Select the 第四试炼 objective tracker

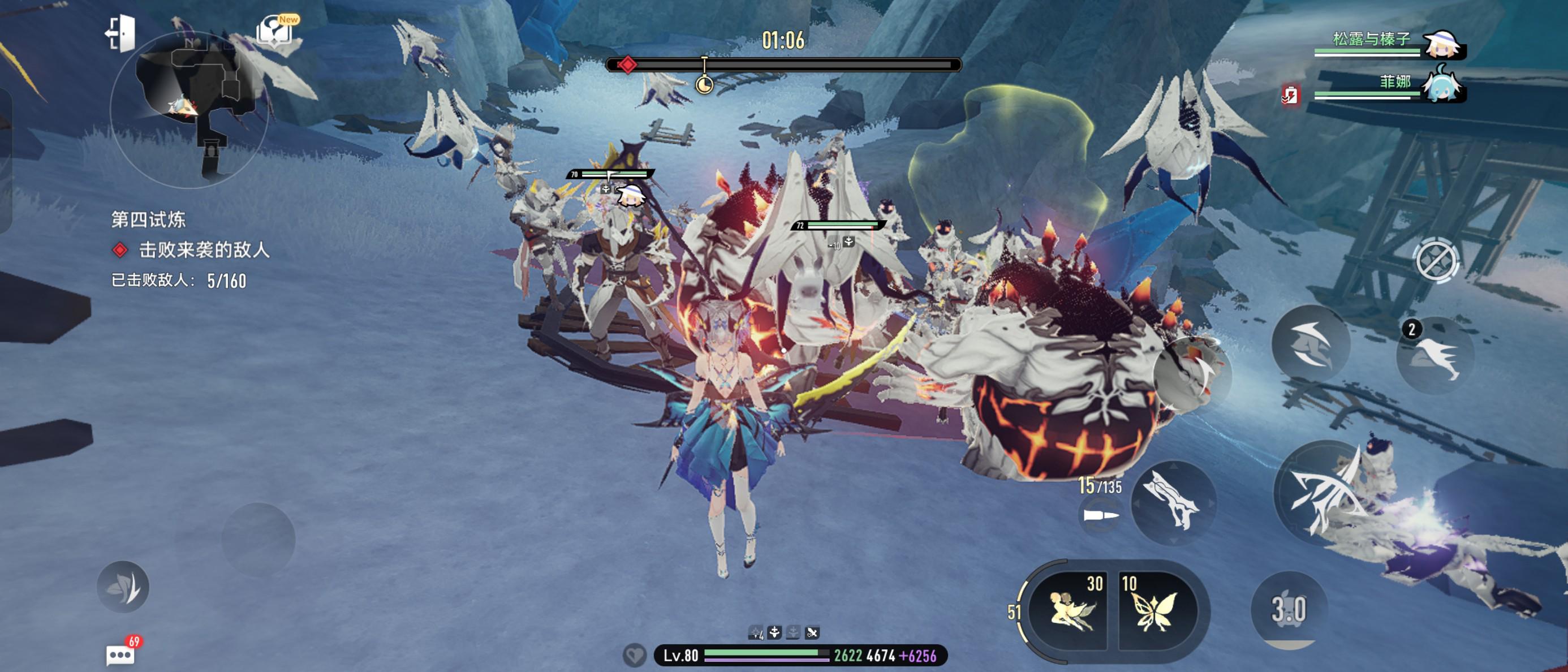(x=148, y=219)
